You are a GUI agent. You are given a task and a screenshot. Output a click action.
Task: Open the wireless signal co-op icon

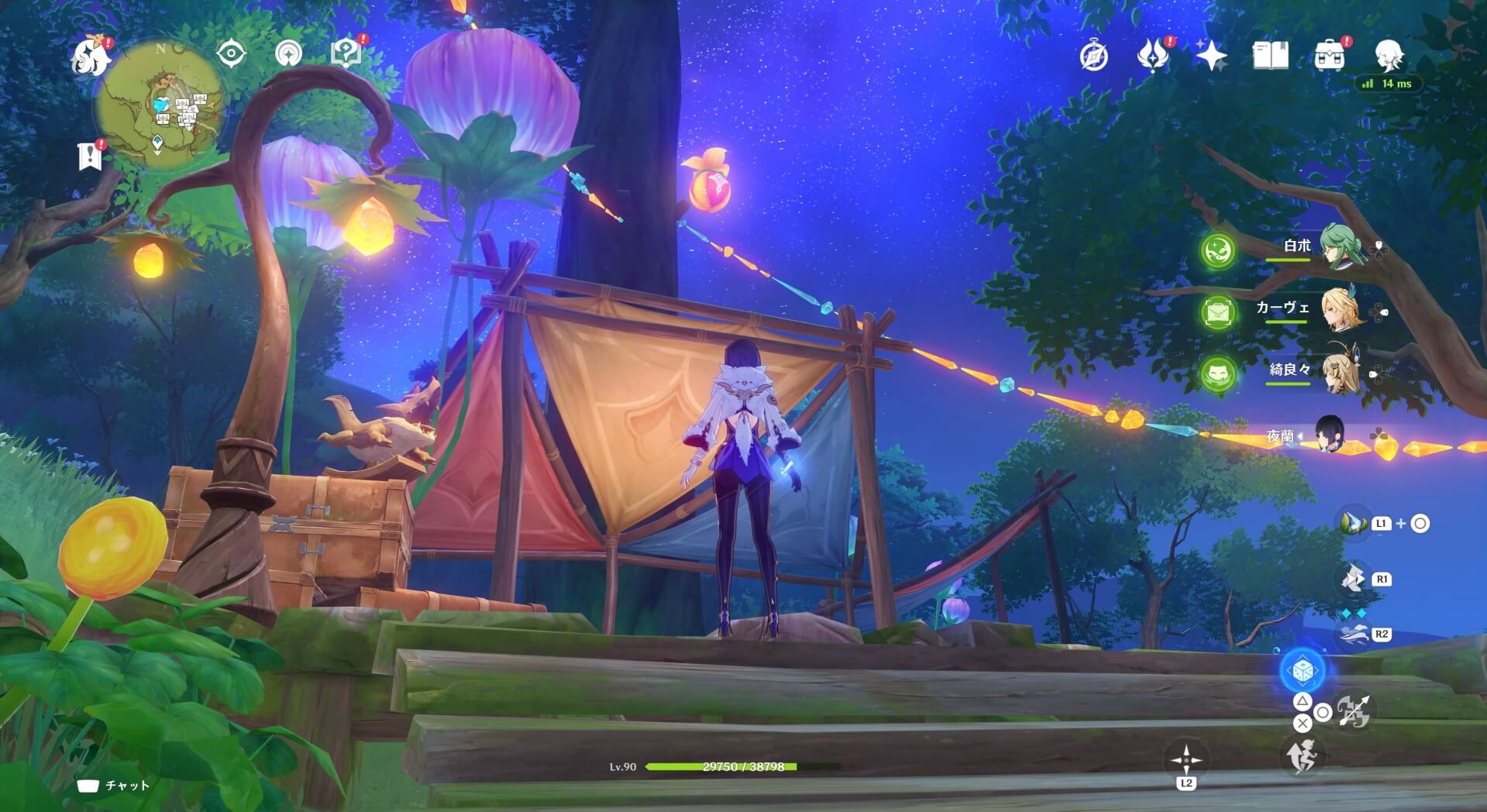288,53
